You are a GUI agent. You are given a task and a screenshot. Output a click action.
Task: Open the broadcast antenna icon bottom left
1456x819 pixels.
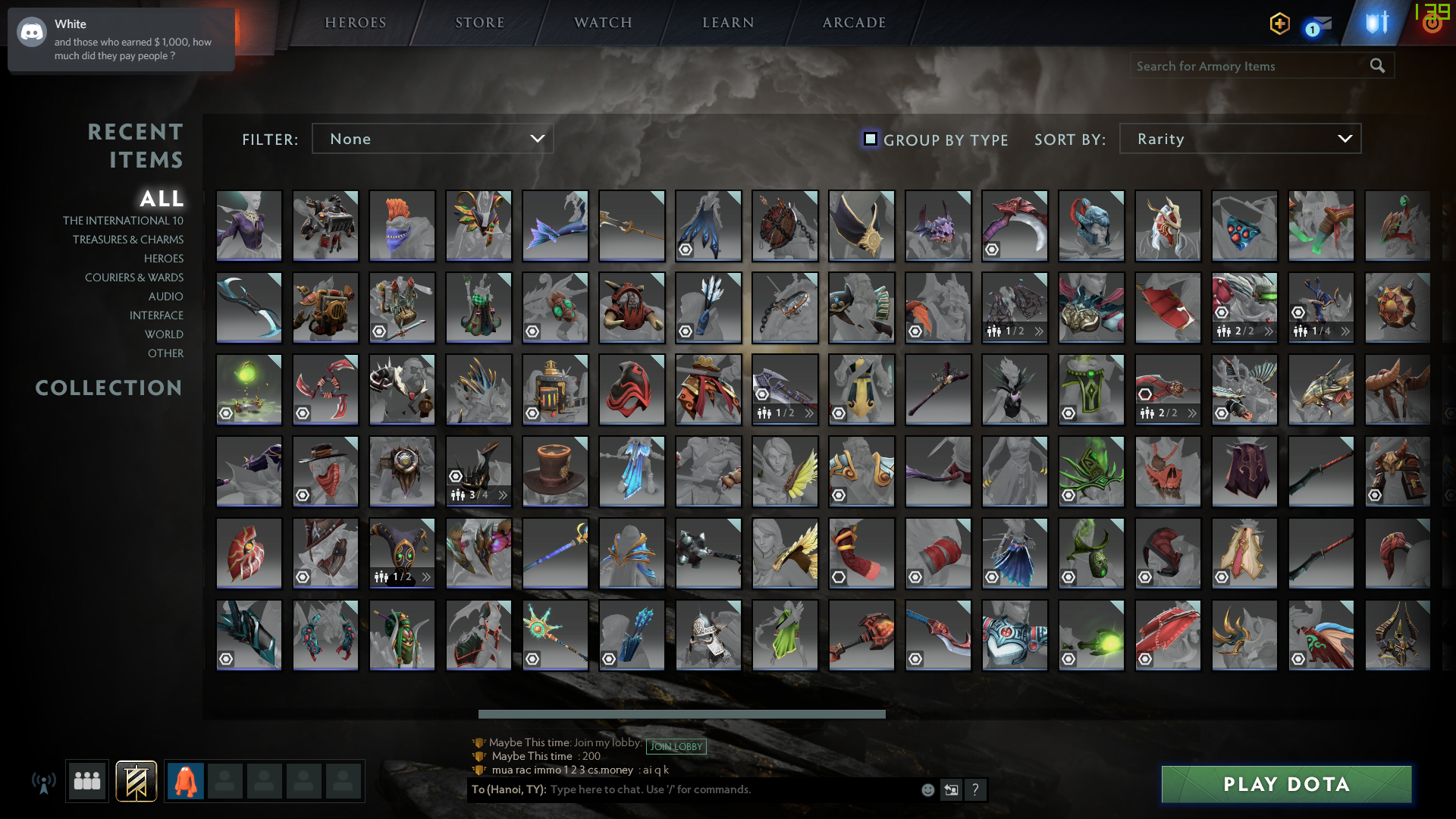click(44, 782)
